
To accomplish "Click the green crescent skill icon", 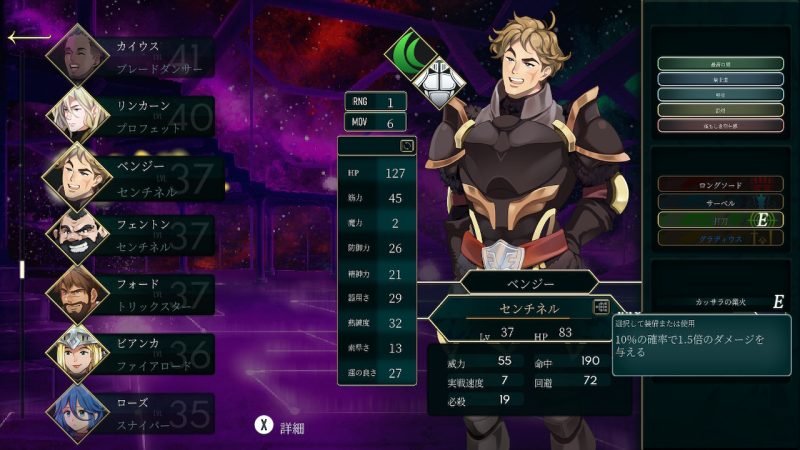I will click(408, 49).
